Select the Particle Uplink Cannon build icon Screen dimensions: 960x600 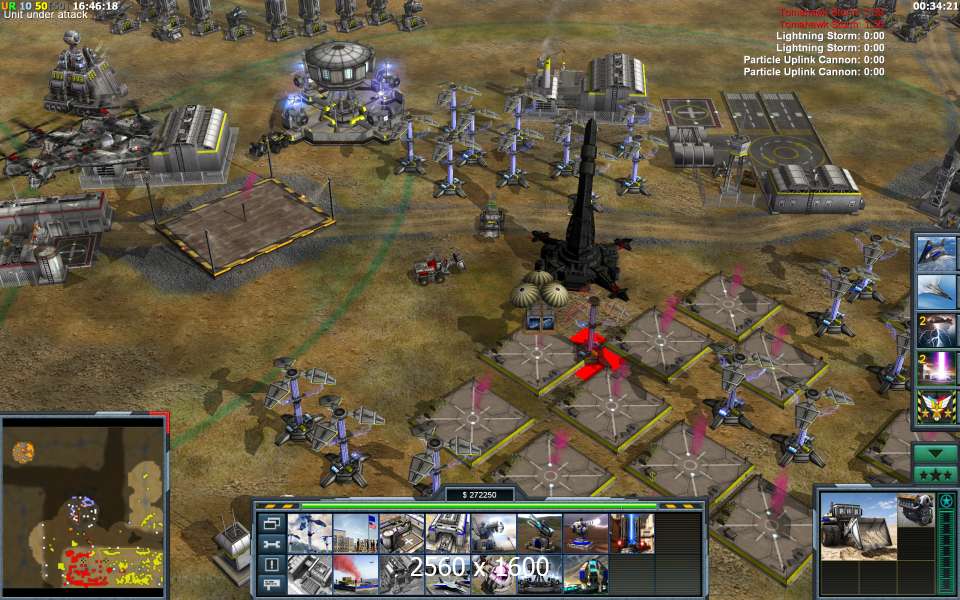(630, 533)
